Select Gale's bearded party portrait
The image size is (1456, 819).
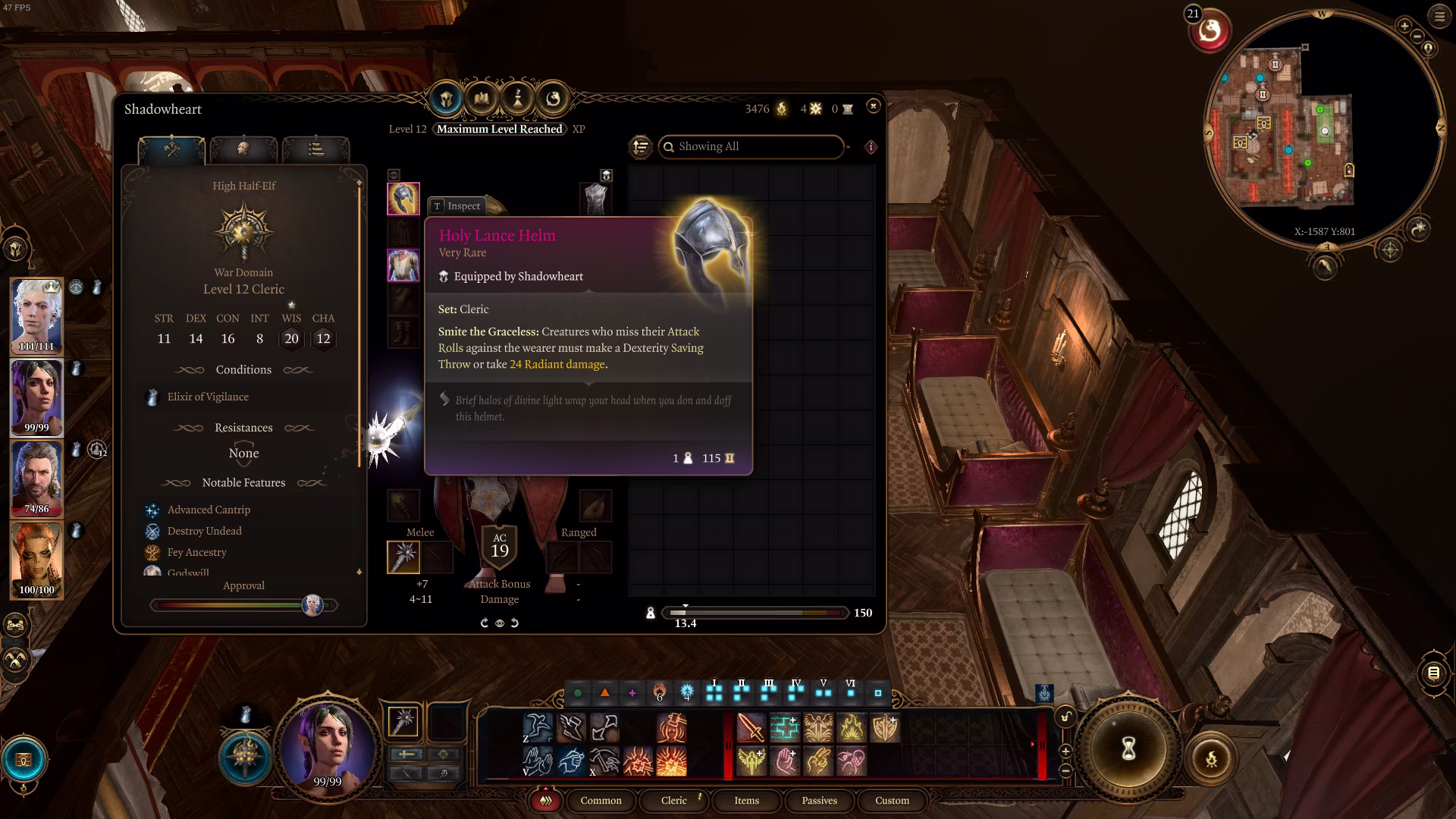[36, 479]
